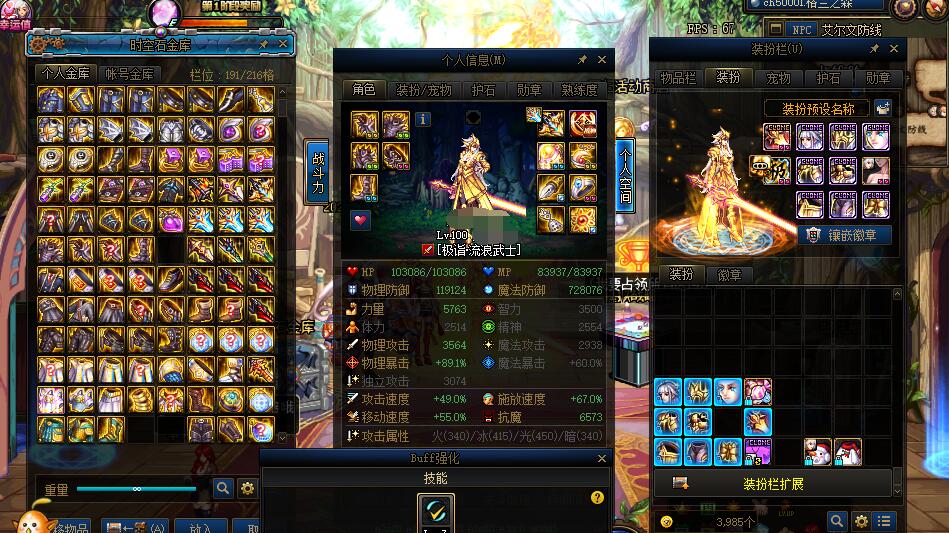Switch to the 熟练度 proficiency tab
The height and width of the screenshot is (533, 949).
[579, 90]
